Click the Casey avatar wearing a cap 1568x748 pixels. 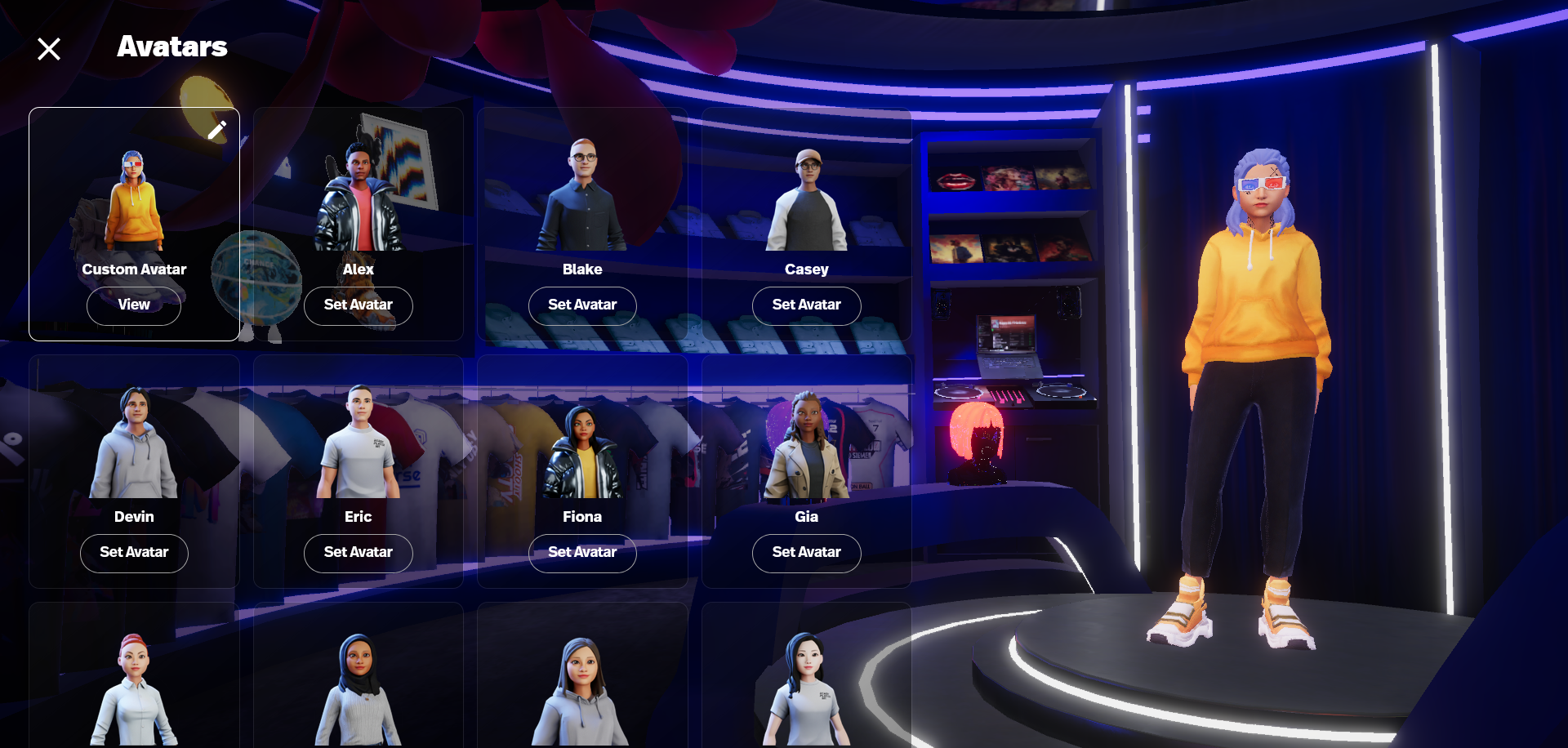807,196
